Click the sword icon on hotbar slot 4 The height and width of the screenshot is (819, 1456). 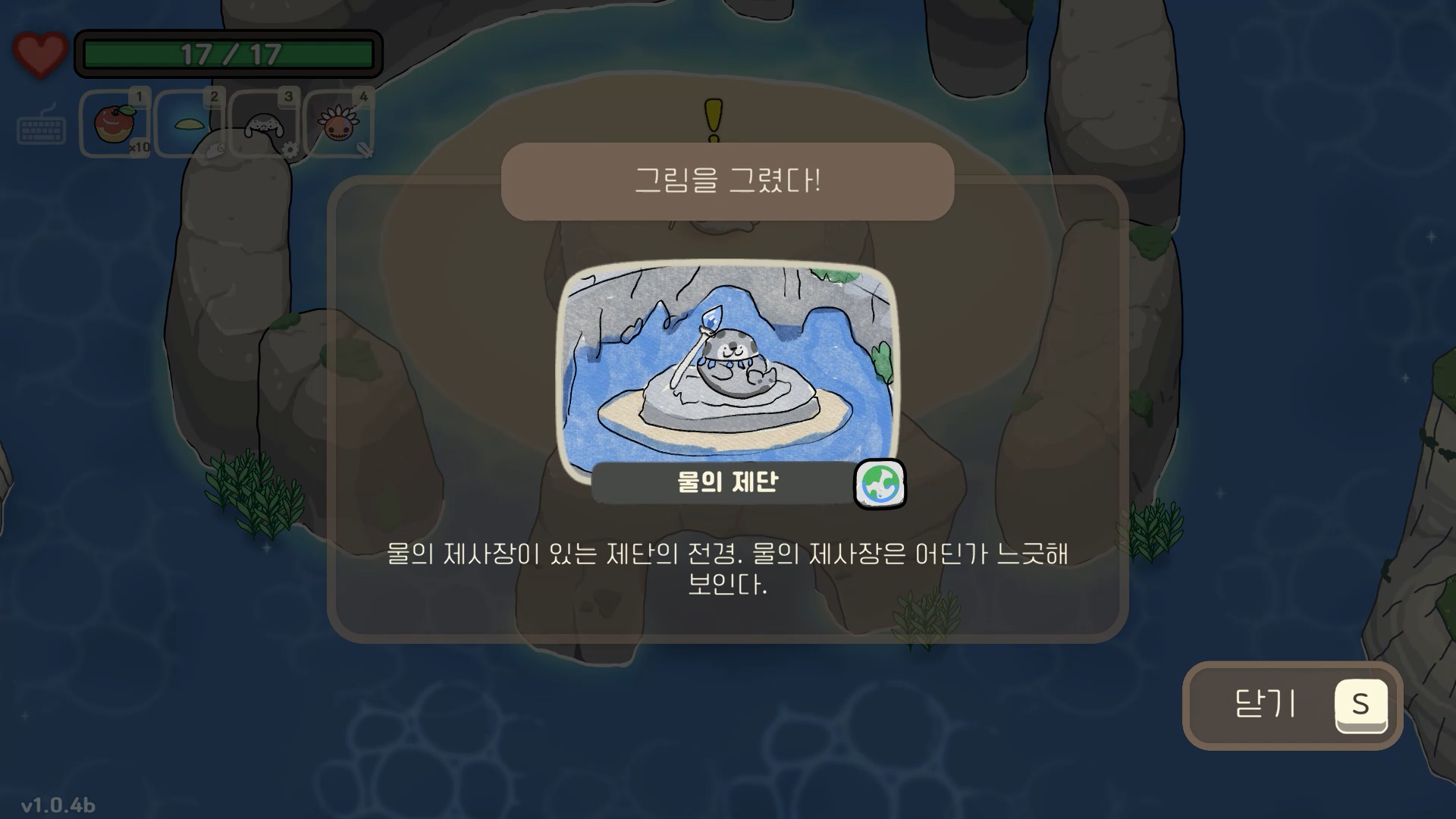[x=365, y=150]
